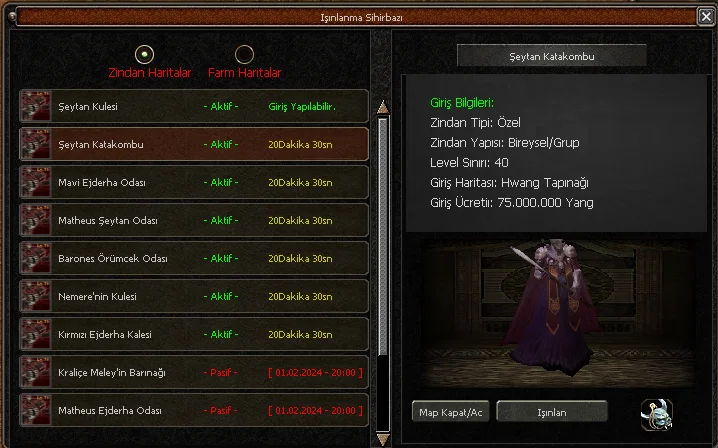Select Şeytan Kulesi dungeon row
The width and height of the screenshot is (718, 448).
click(x=194, y=107)
